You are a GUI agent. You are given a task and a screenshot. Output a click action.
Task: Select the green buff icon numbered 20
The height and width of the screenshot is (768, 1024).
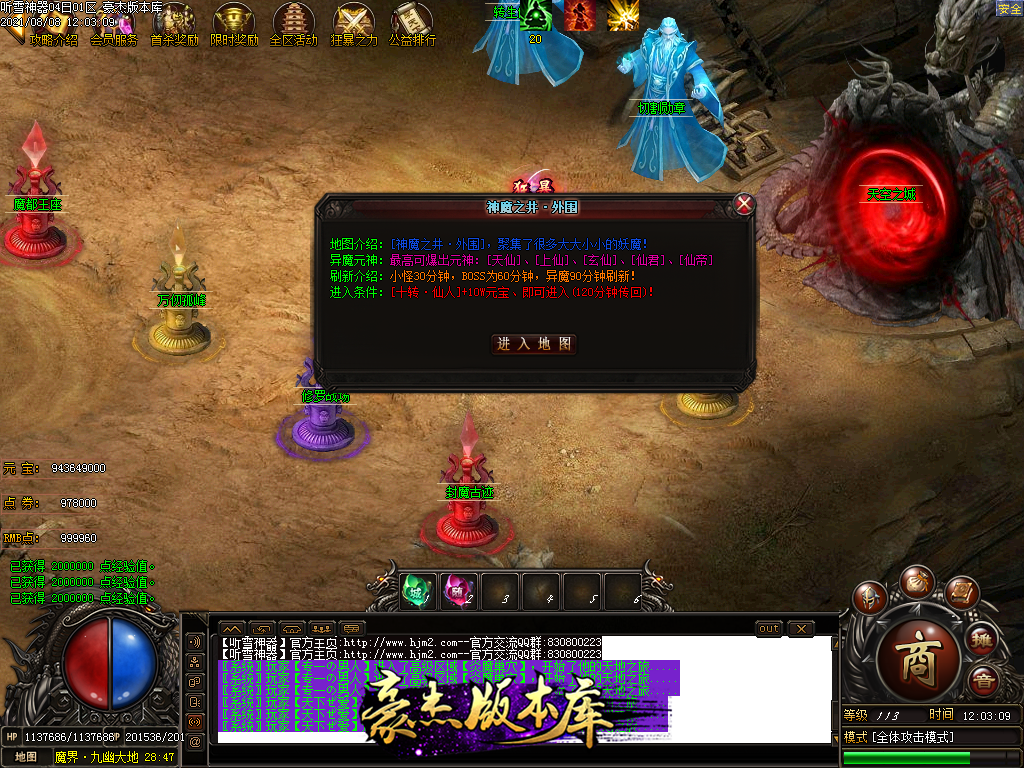pos(535,20)
